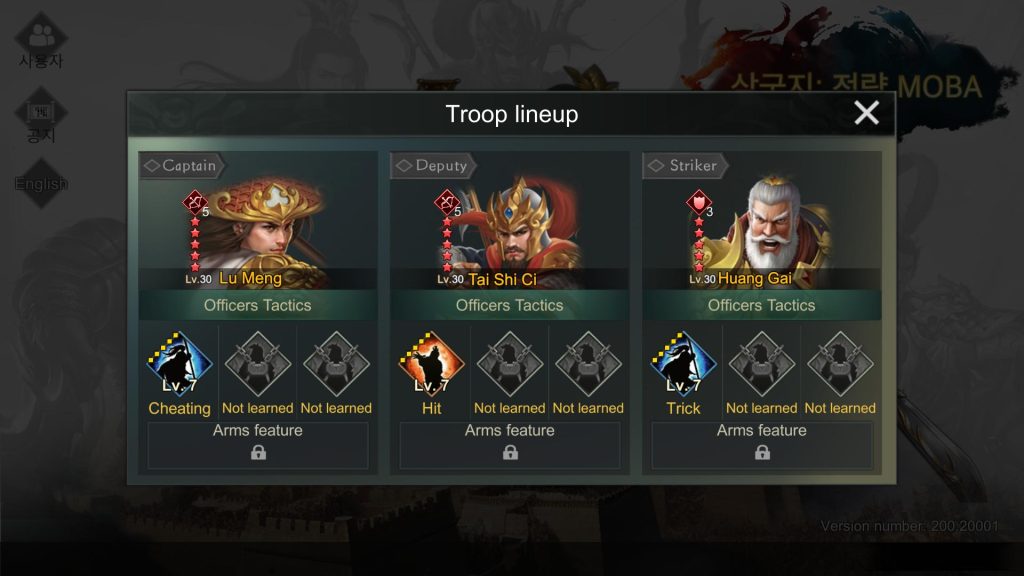Inspect the Hit tactic icon

[x=432, y=364]
